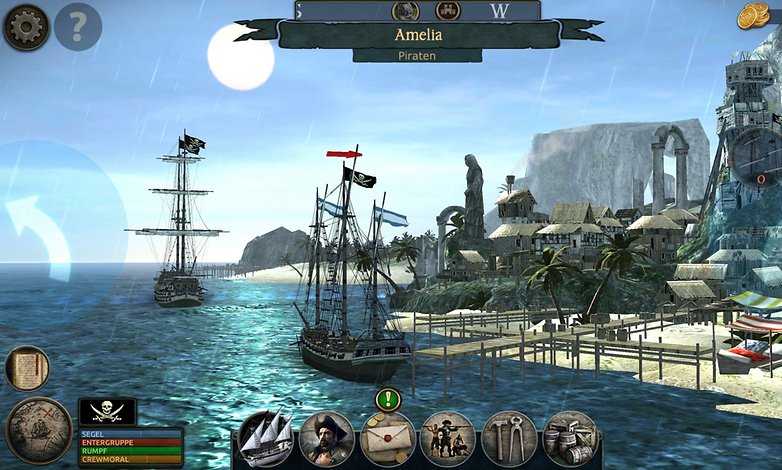782x470 pixels.
Task: Open the sailing ship fleet menu
Action: pyautogui.click(x=266, y=438)
